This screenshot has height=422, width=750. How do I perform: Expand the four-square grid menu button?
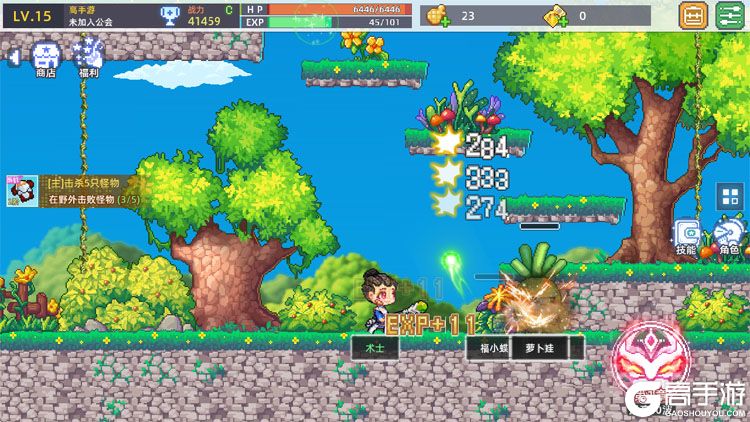(x=726, y=197)
